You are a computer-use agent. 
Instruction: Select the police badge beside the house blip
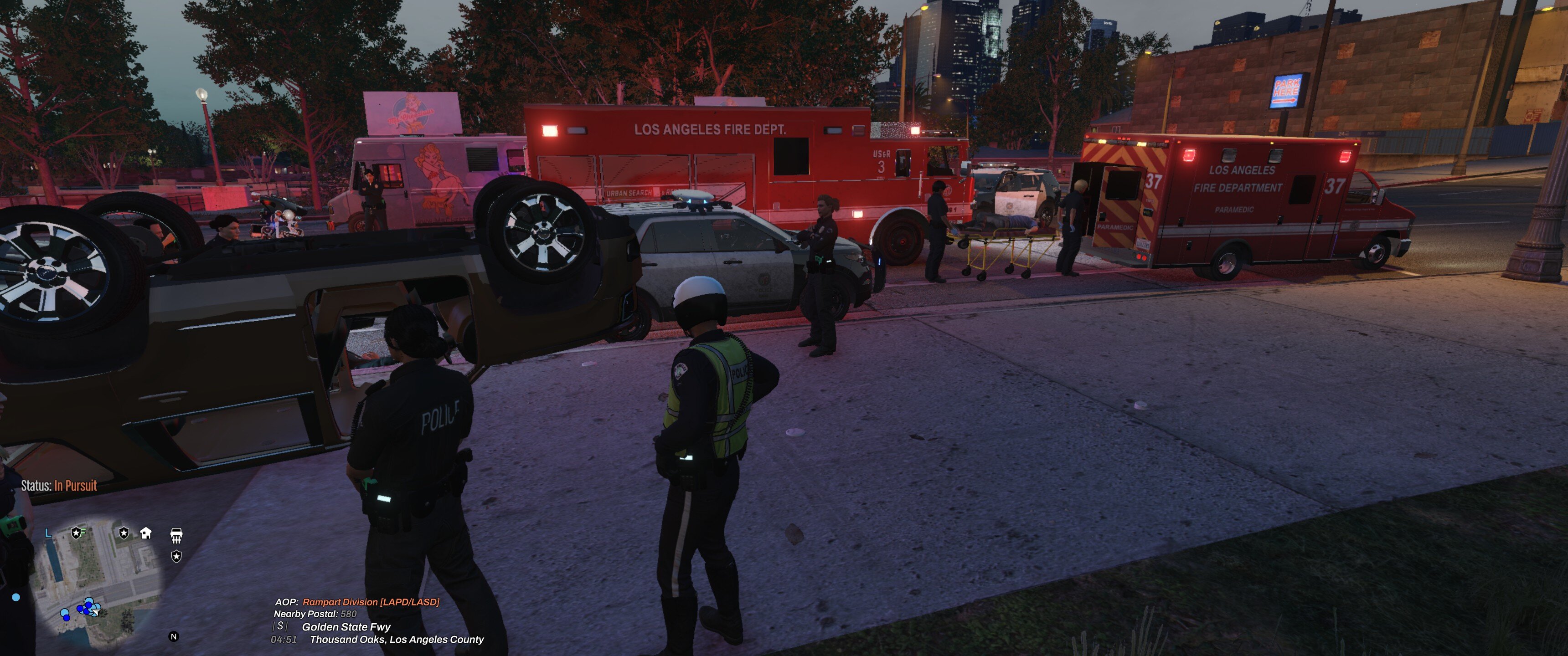[x=124, y=533]
